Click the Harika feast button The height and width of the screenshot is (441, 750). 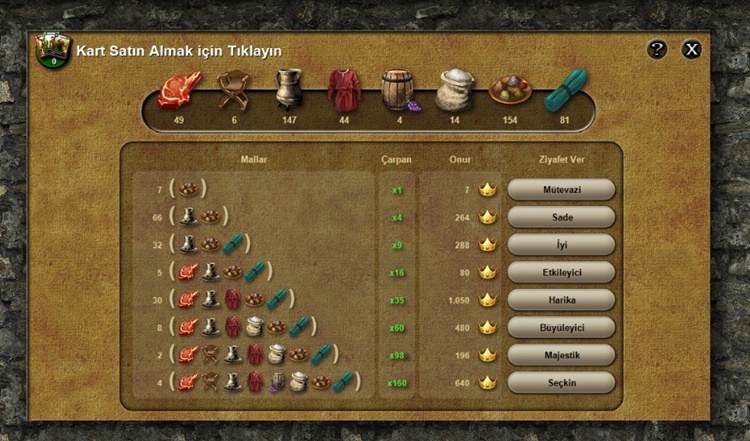(x=561, y=299)
